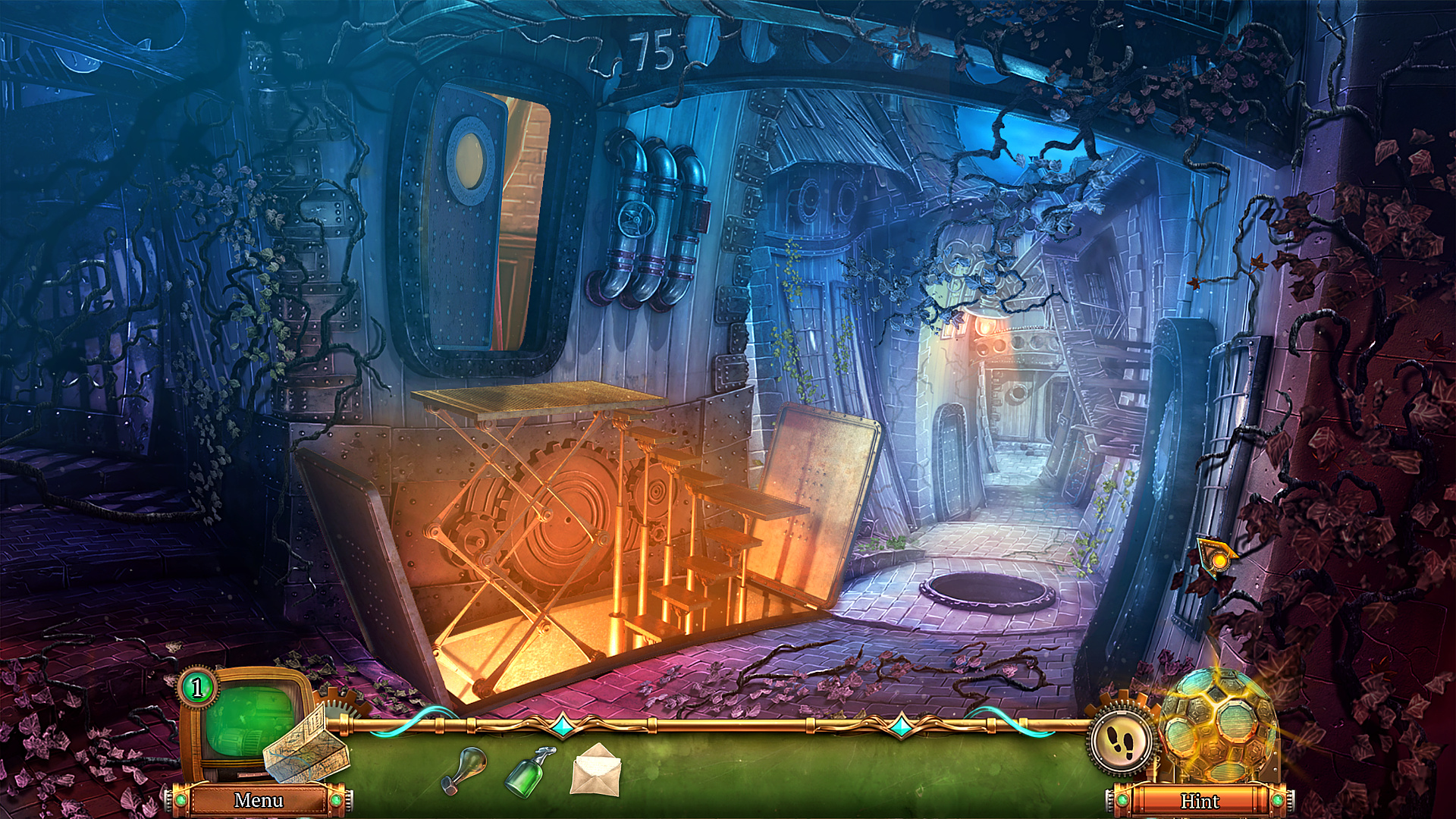Use the Hint button
Screen dimensions: 1456x819
pos(1200,801)
